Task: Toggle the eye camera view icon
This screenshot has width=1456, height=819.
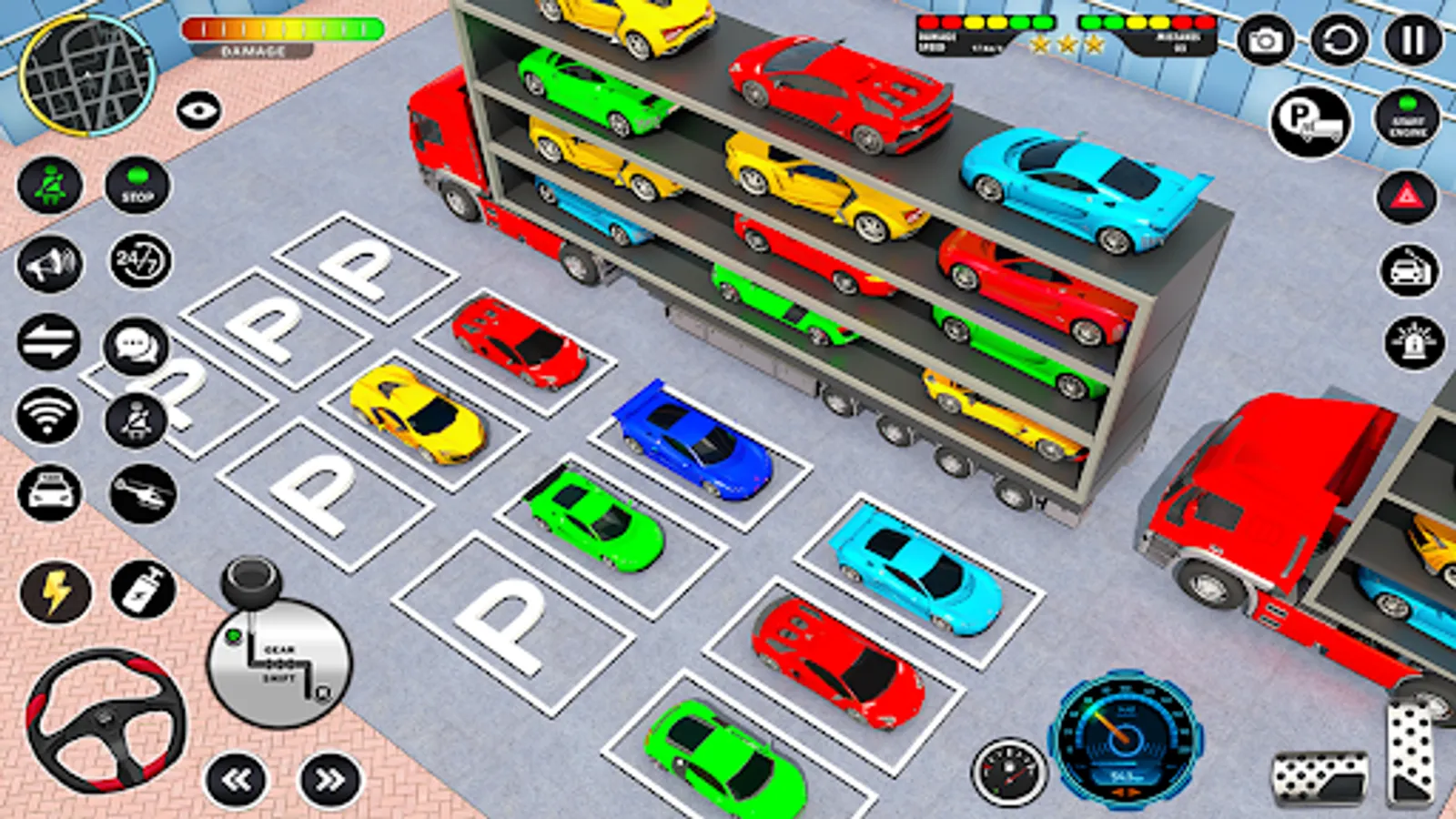Action: [x=198, y=111]
